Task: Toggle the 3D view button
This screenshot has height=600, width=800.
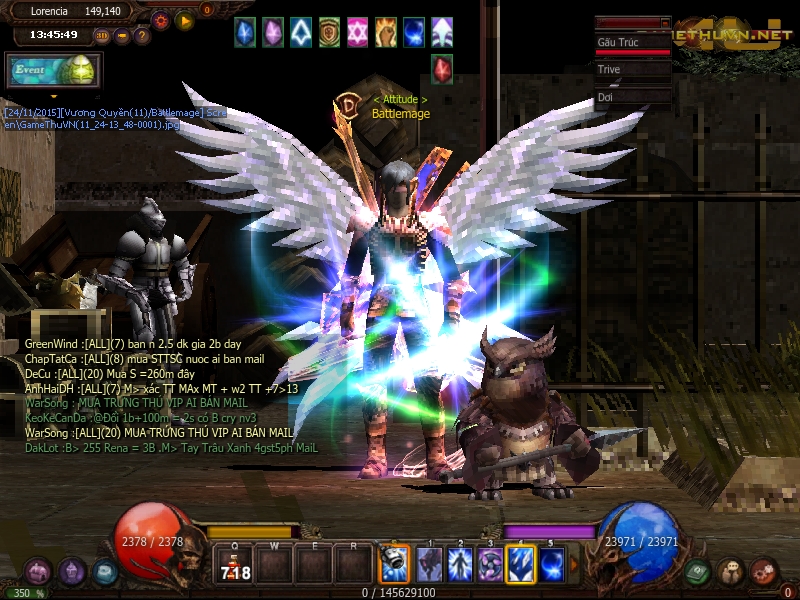Action: click(102, 36)
